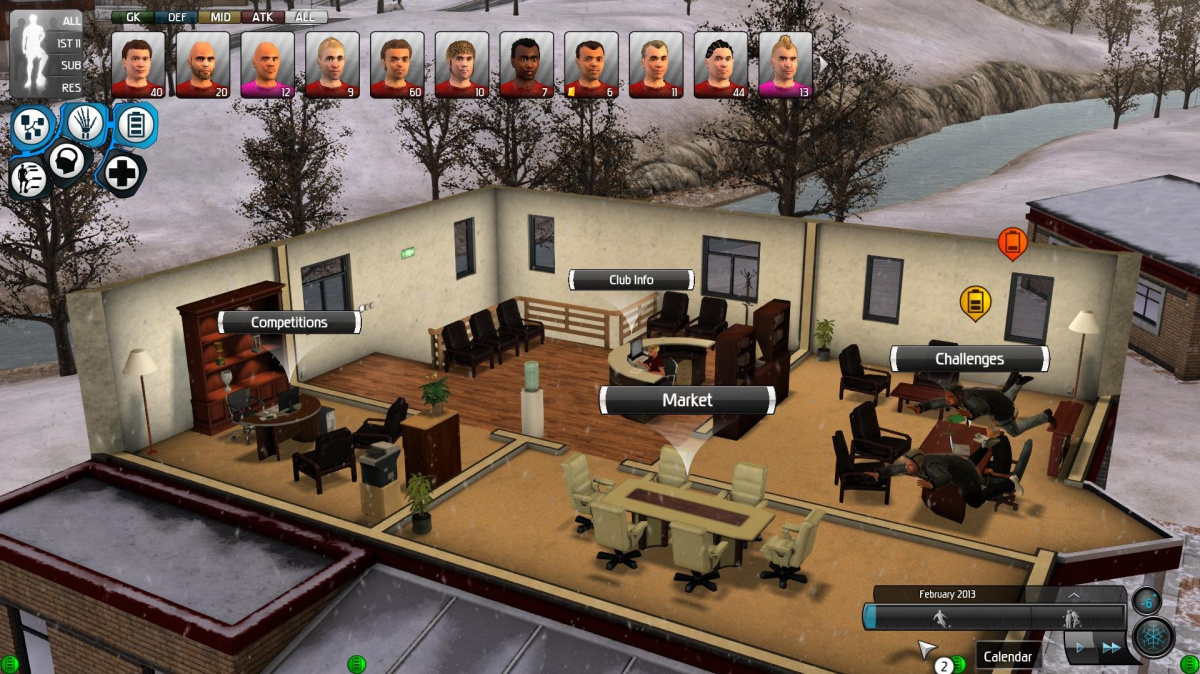
Task: Pick the player with the mohawk numbered 13
Action: coord(785,64)
